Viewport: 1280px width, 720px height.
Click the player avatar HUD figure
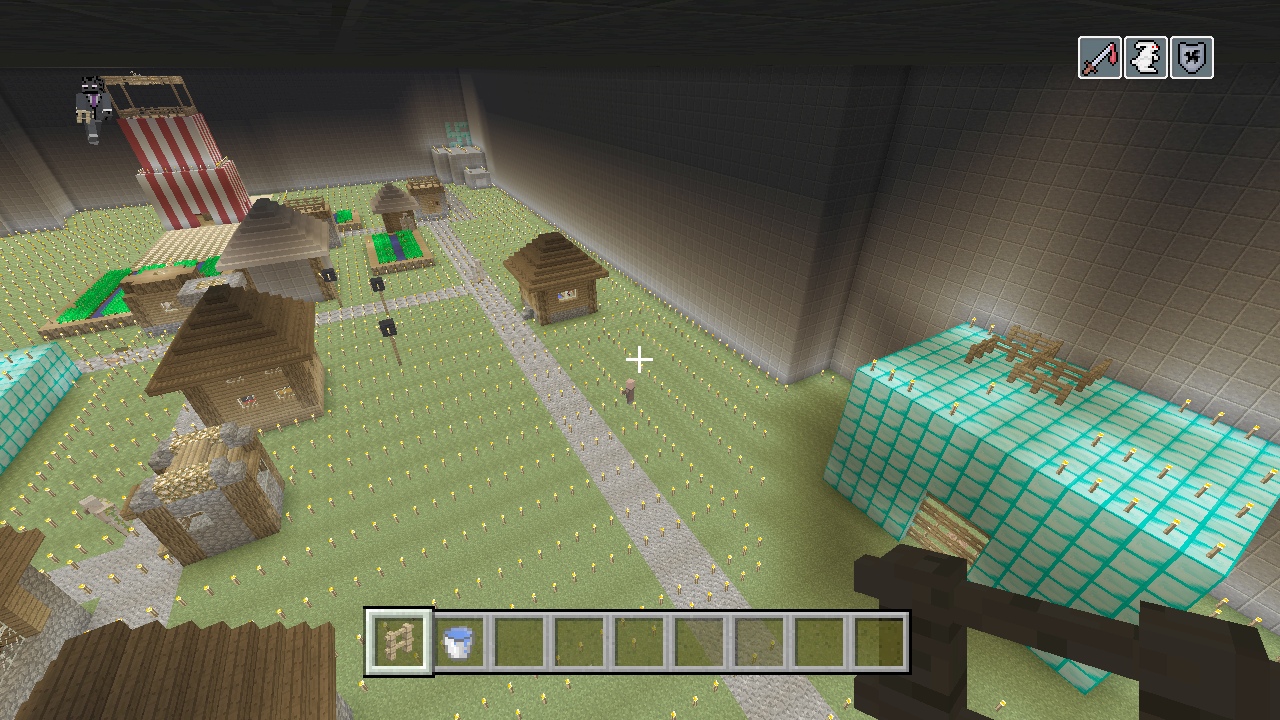coord(93,108)
